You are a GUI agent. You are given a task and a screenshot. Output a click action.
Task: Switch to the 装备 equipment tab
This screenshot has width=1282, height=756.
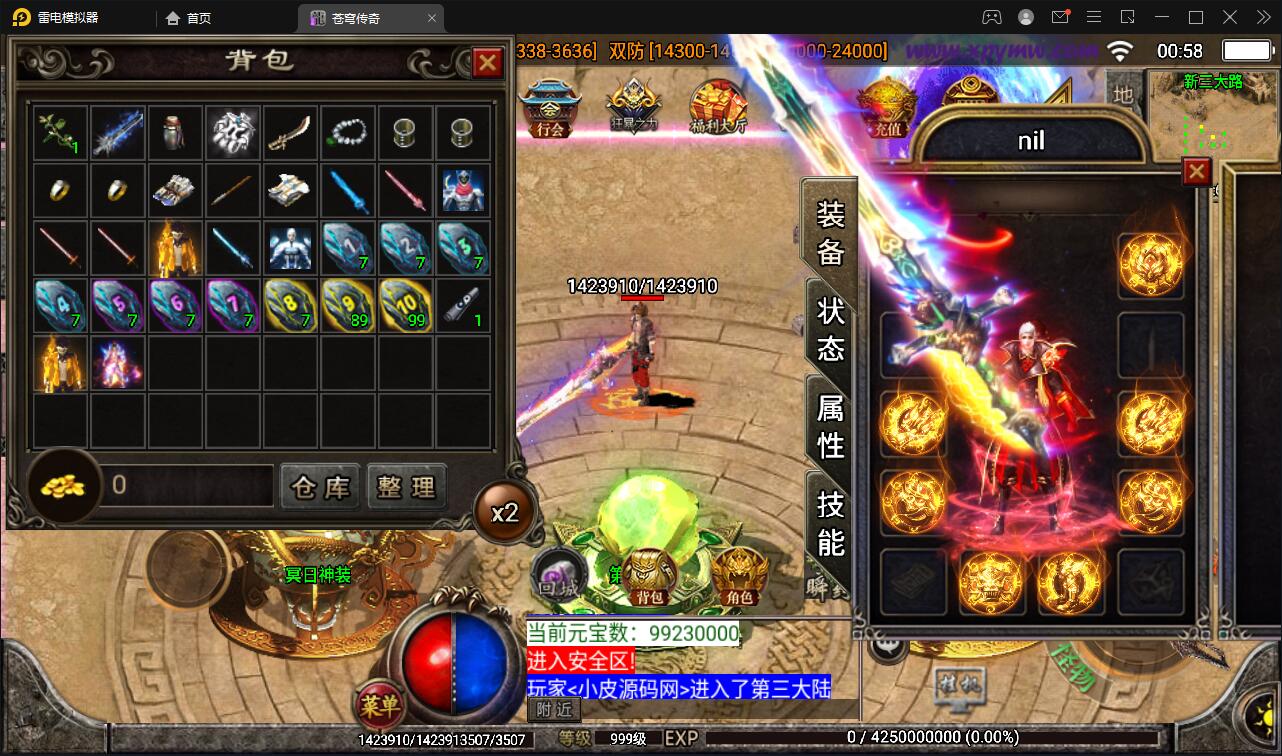830,233
